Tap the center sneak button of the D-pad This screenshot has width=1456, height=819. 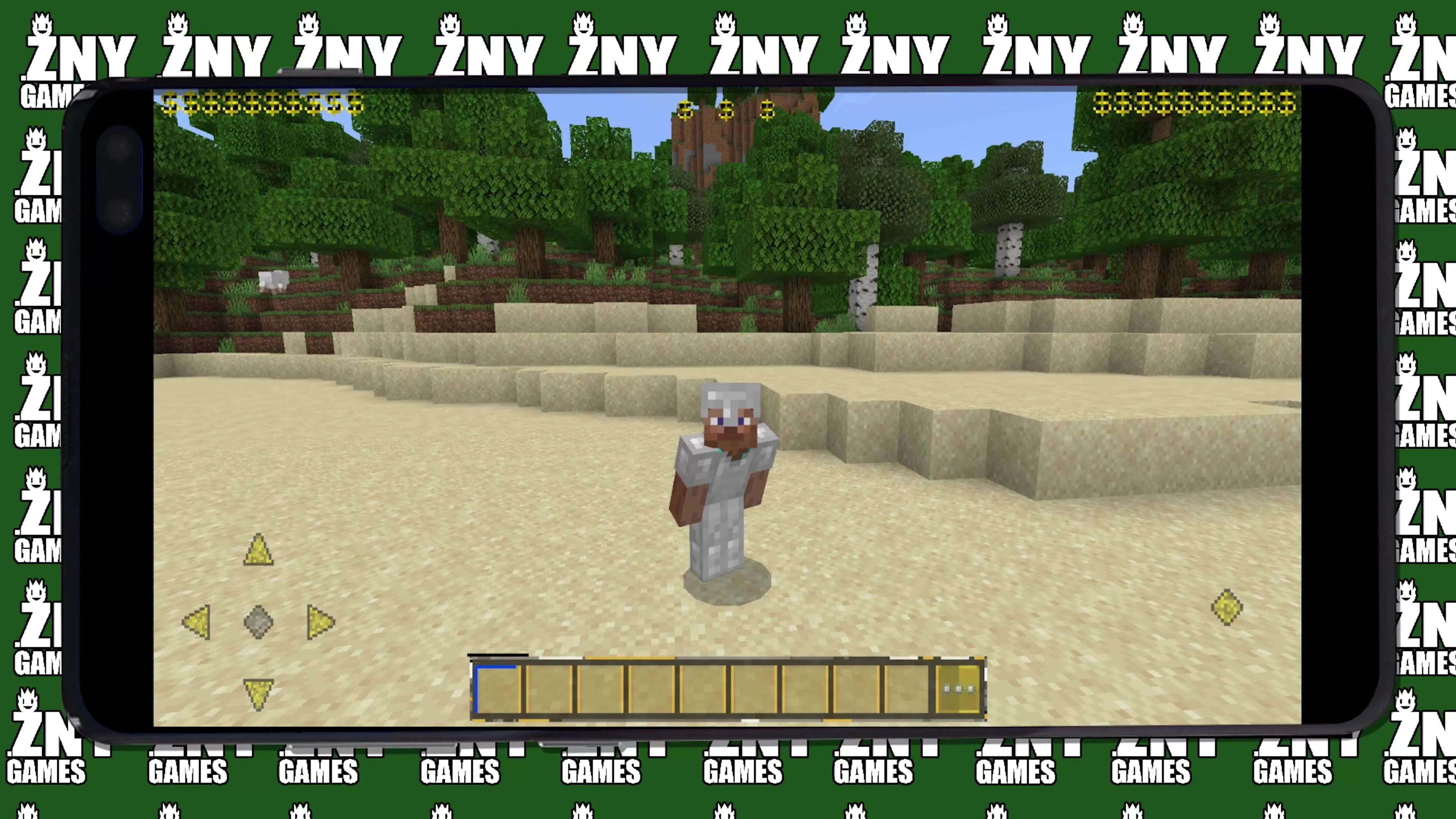coord(259,622)
